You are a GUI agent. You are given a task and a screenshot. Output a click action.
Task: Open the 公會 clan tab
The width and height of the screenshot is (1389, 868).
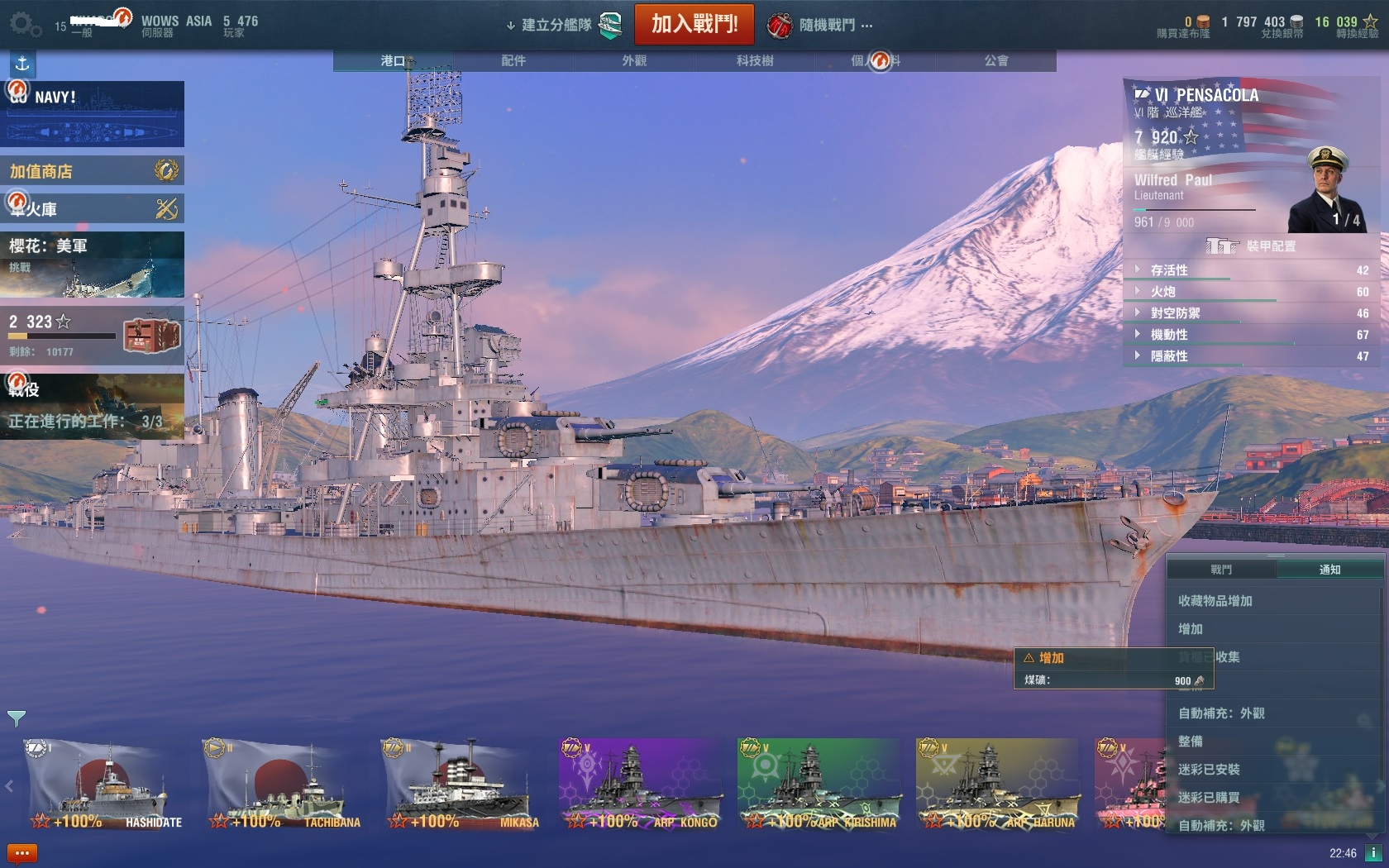point(995,60)
